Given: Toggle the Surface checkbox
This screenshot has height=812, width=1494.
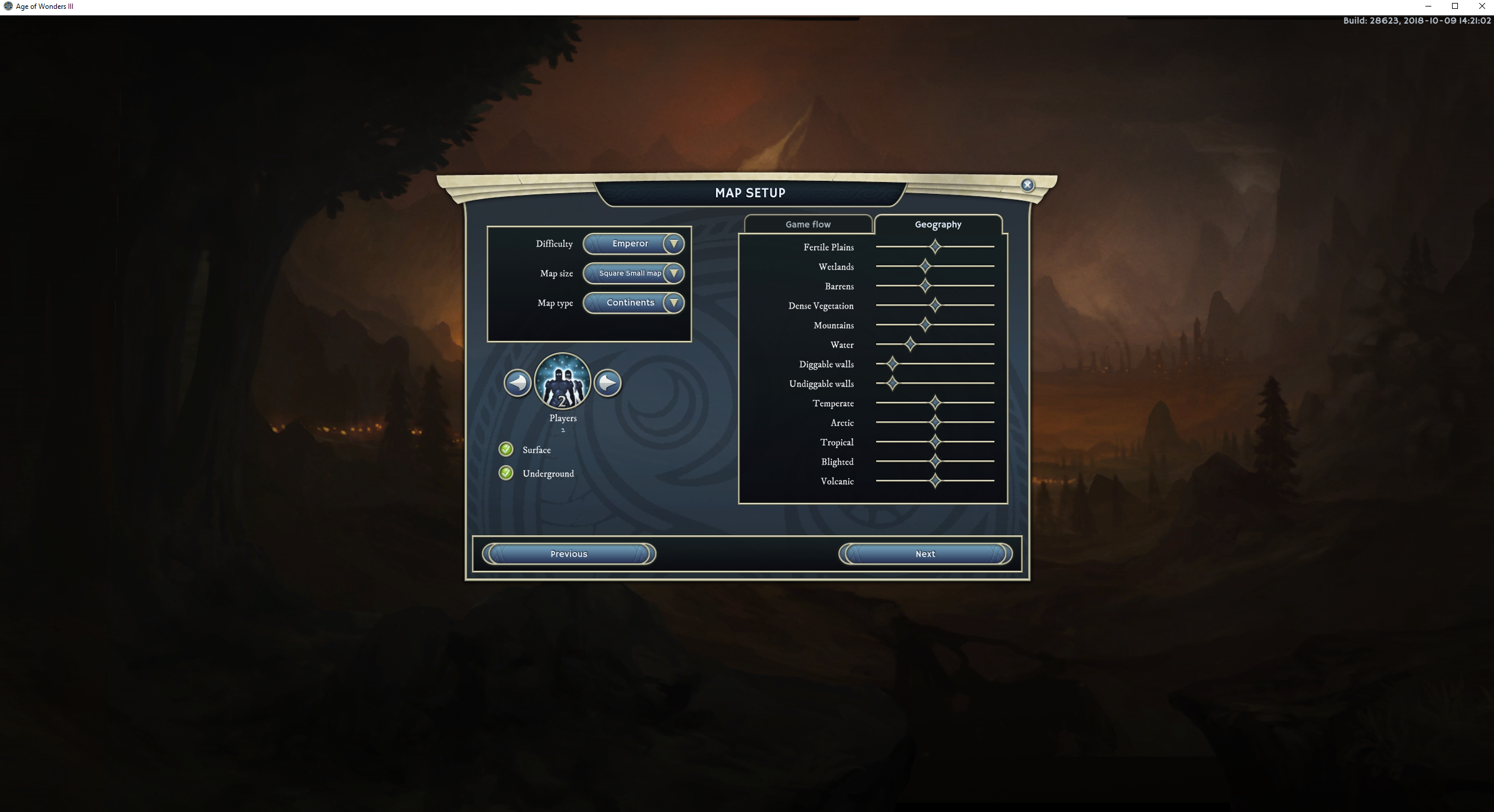Looking at the screenshot, I should [506, 450].
